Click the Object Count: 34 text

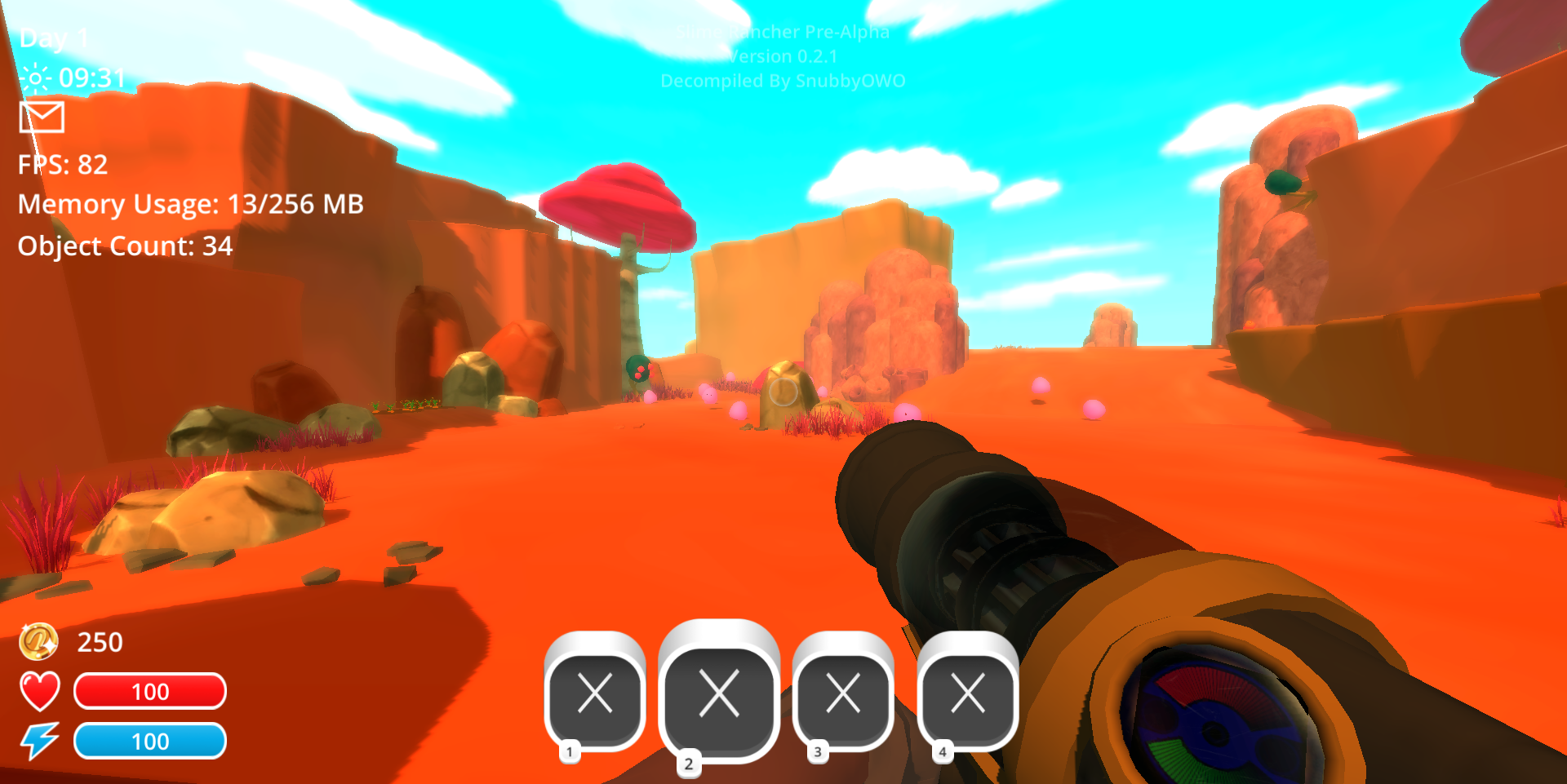pos(124,245)
